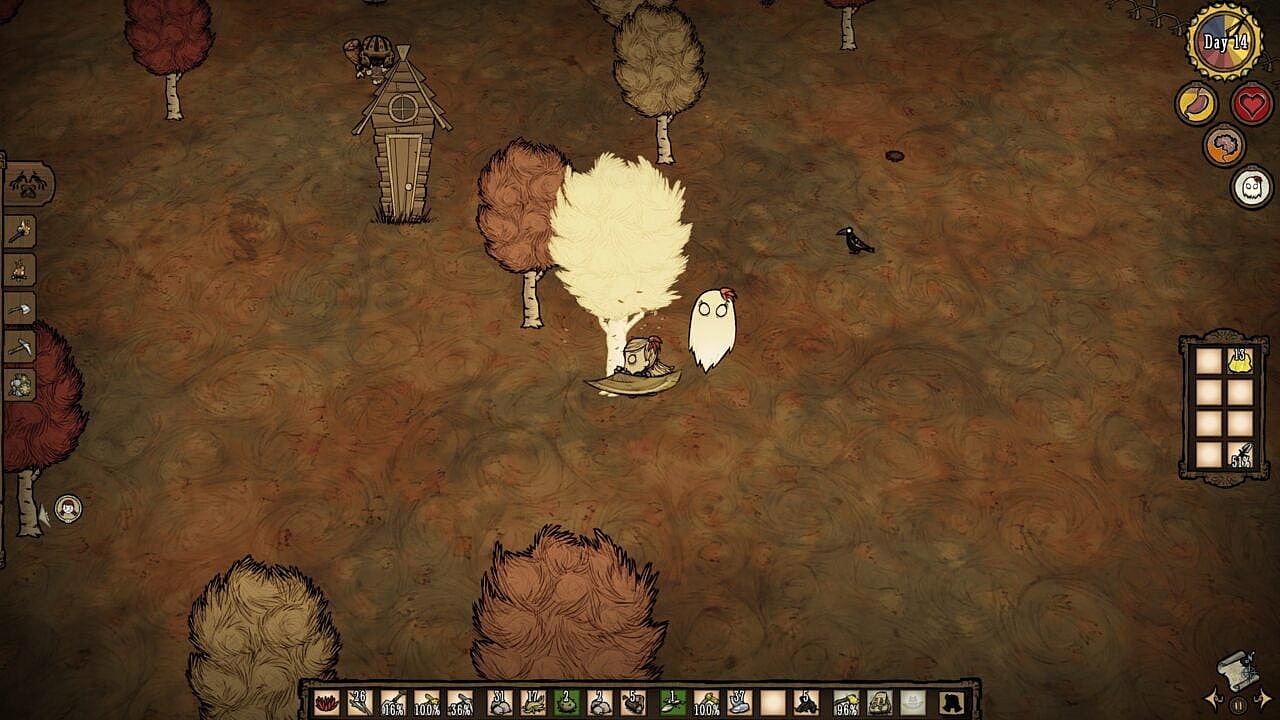Screen dimensions: 1280x720
Task: Select the rocks stack of 31
Action: tap(500, 702)
